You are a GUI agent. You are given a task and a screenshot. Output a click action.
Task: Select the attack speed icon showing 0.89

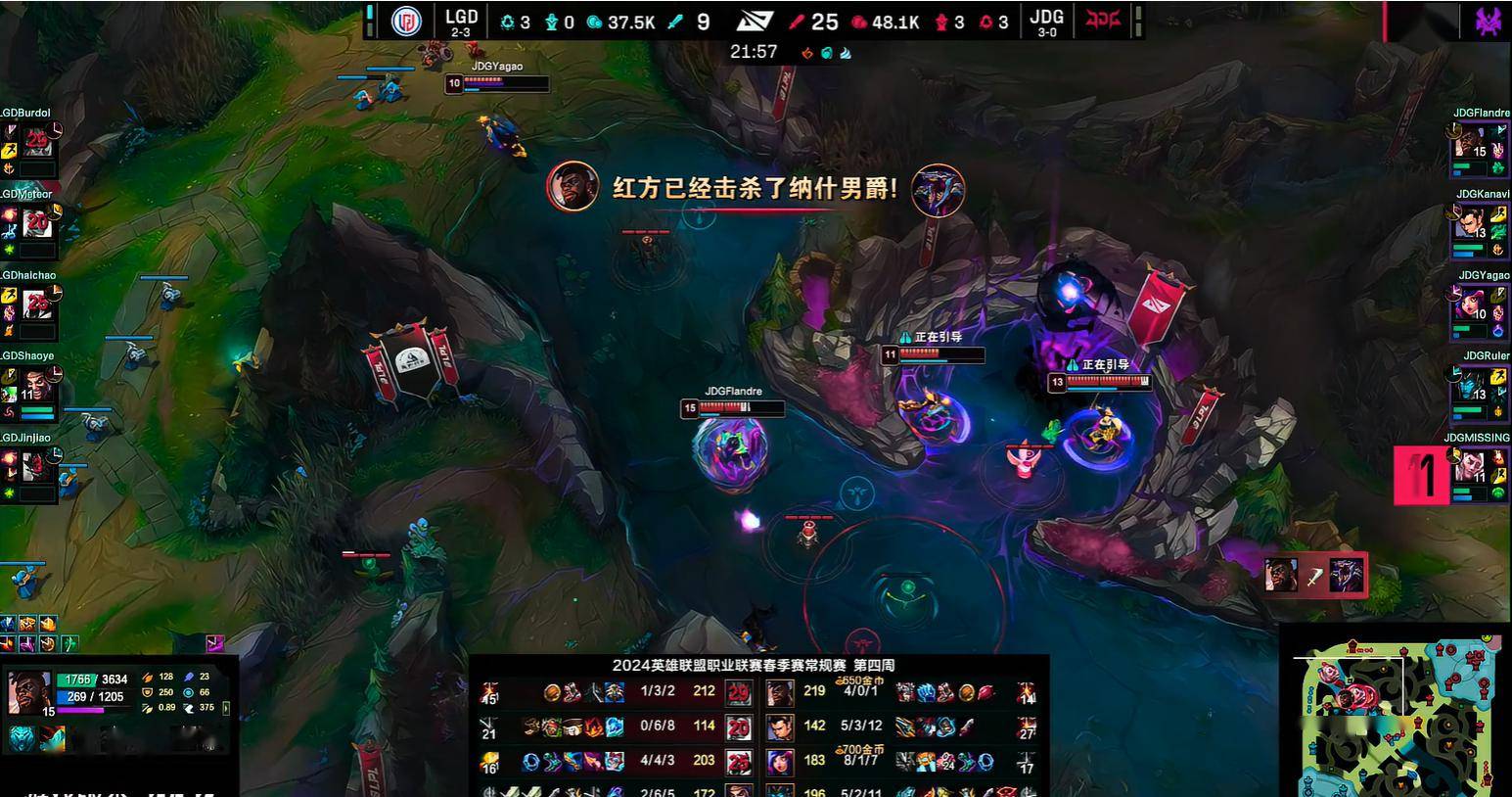[x=148, y=709]
